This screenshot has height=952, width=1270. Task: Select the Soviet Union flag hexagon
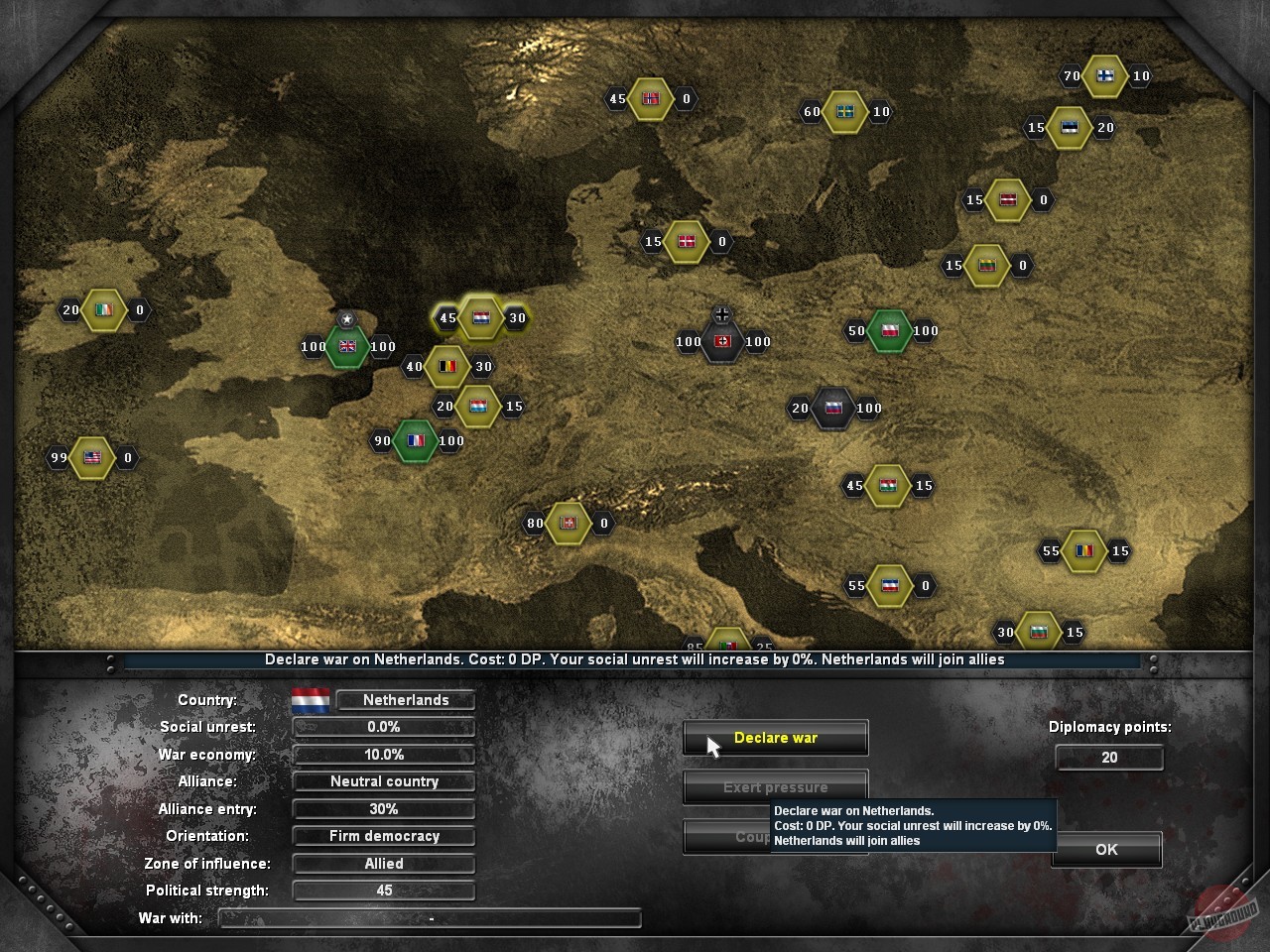tap(833, 408)
